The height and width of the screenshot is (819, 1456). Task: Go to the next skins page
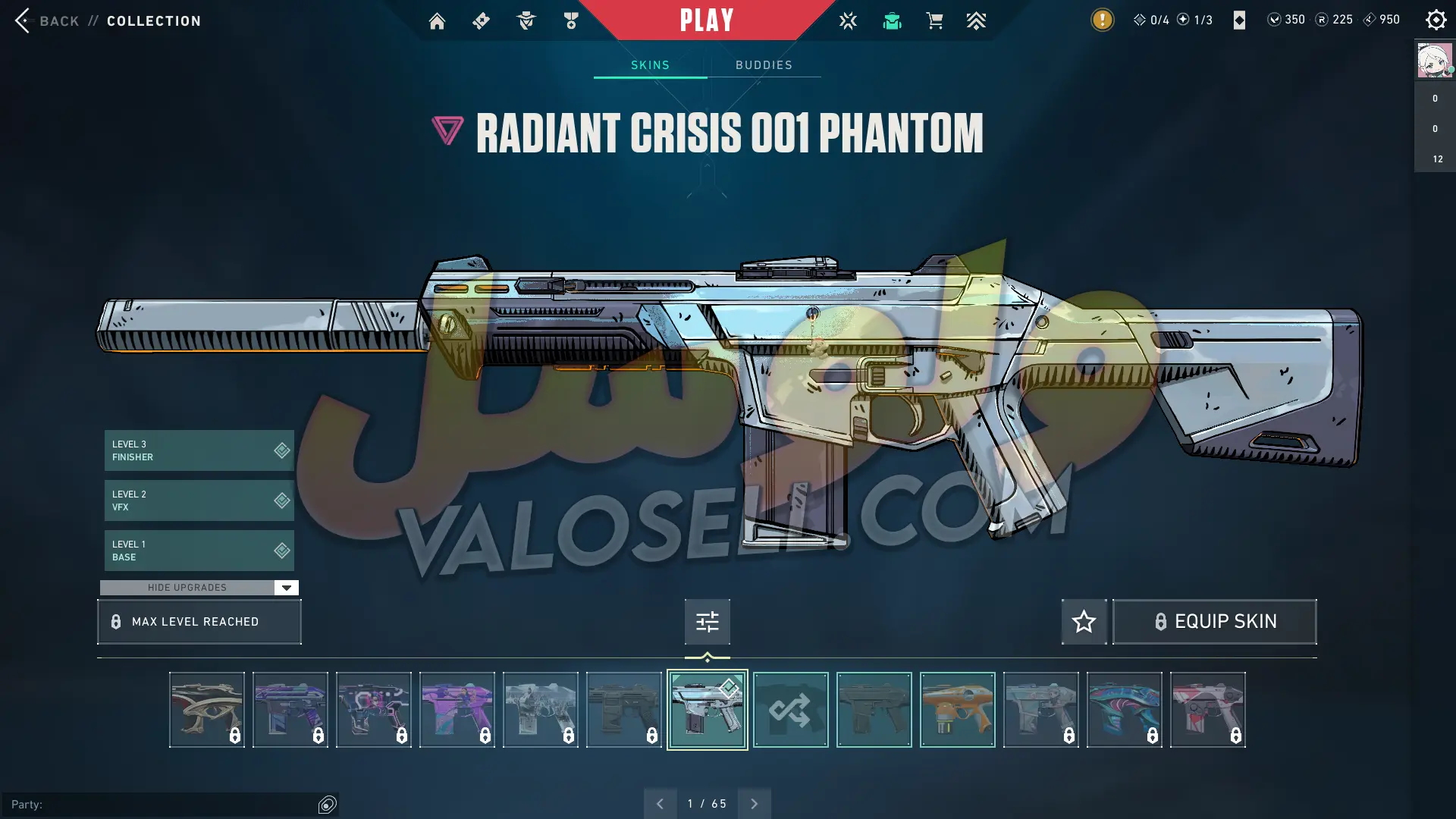pyautogui.click(x=754, y=804)
